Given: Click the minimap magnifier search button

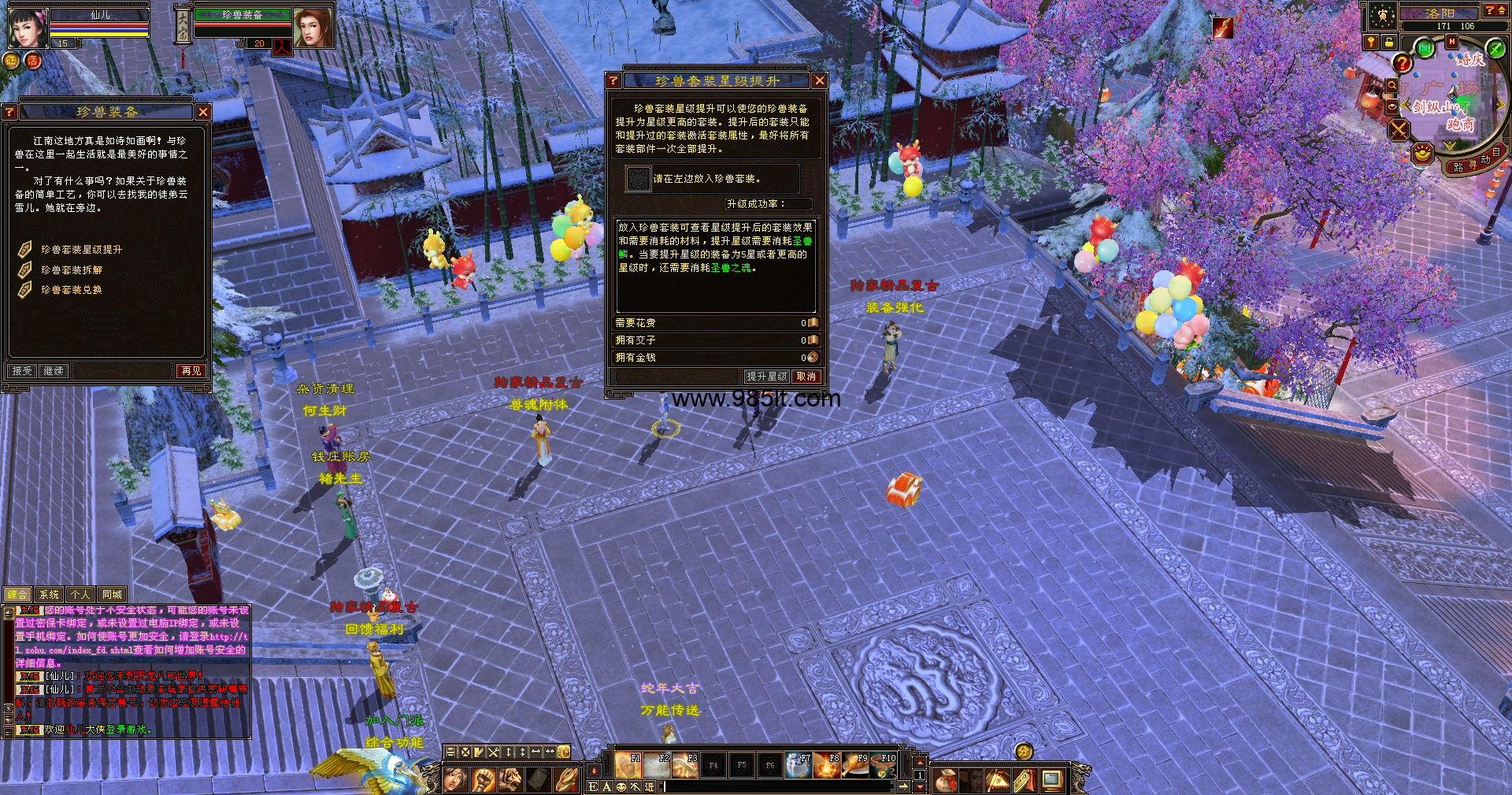Looking at the screenshot, I should 1392,85.
